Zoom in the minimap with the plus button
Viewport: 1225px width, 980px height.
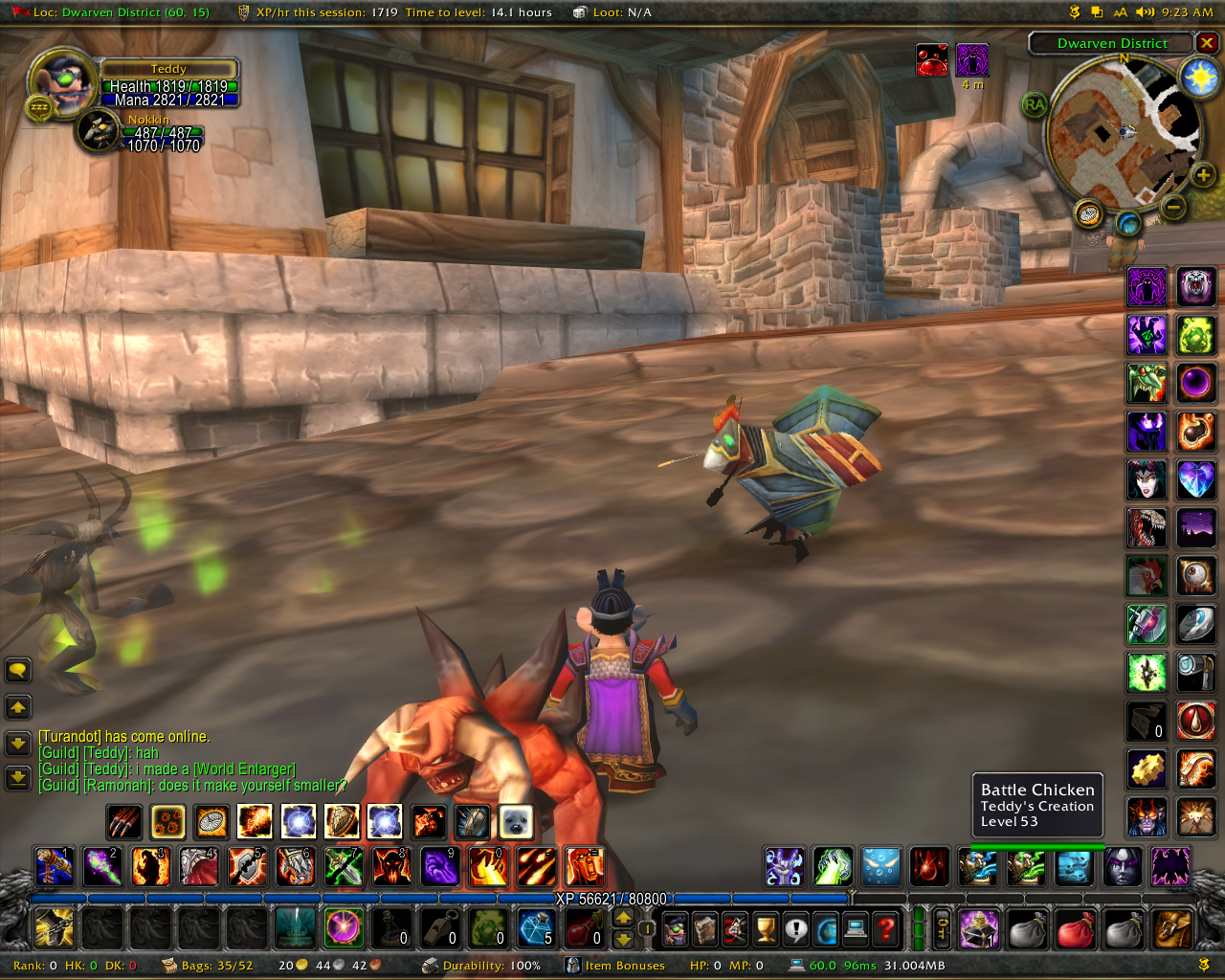coord(1203,174)
